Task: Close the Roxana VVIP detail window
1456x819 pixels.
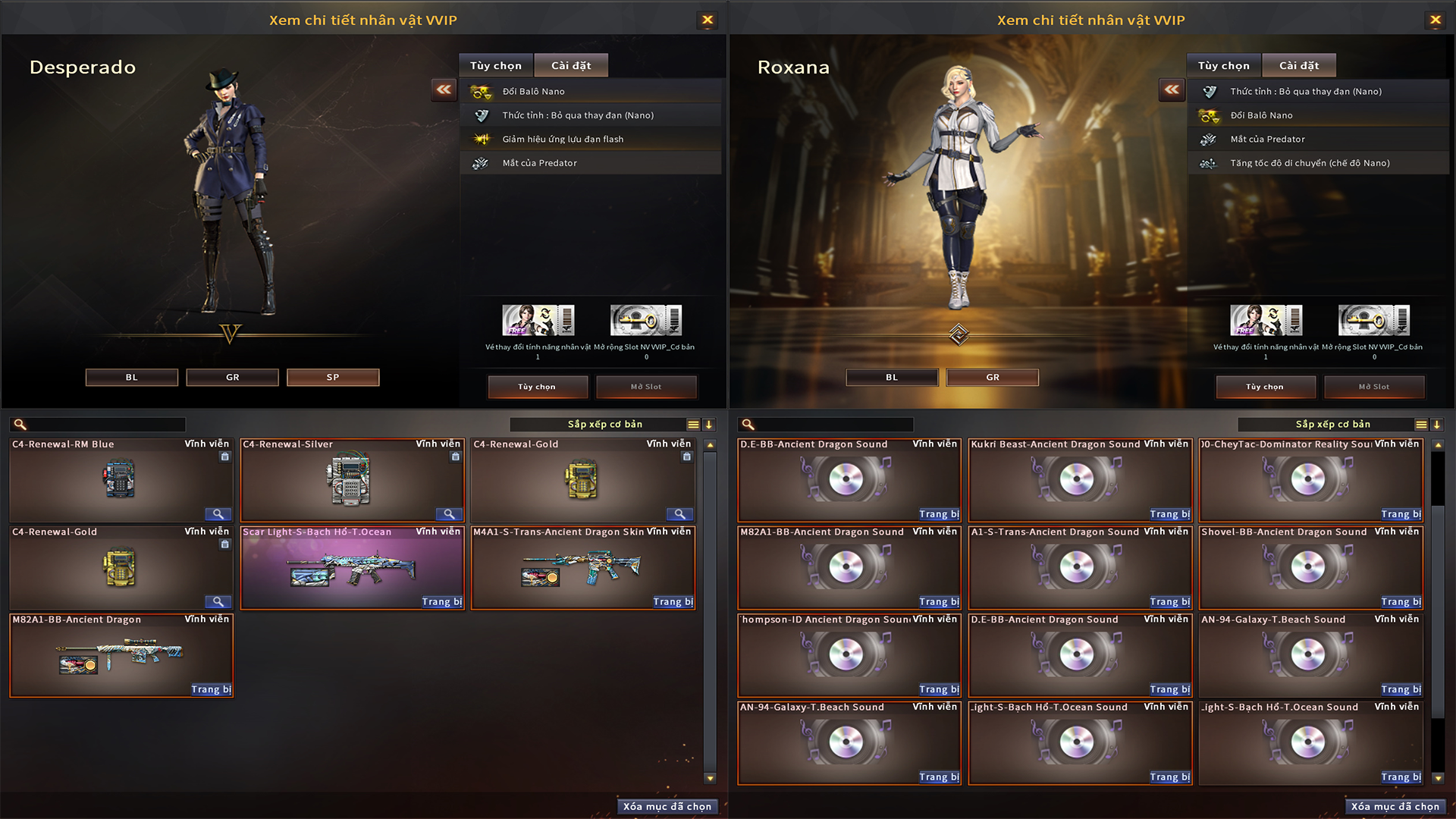Action: tap(1435, 20)
